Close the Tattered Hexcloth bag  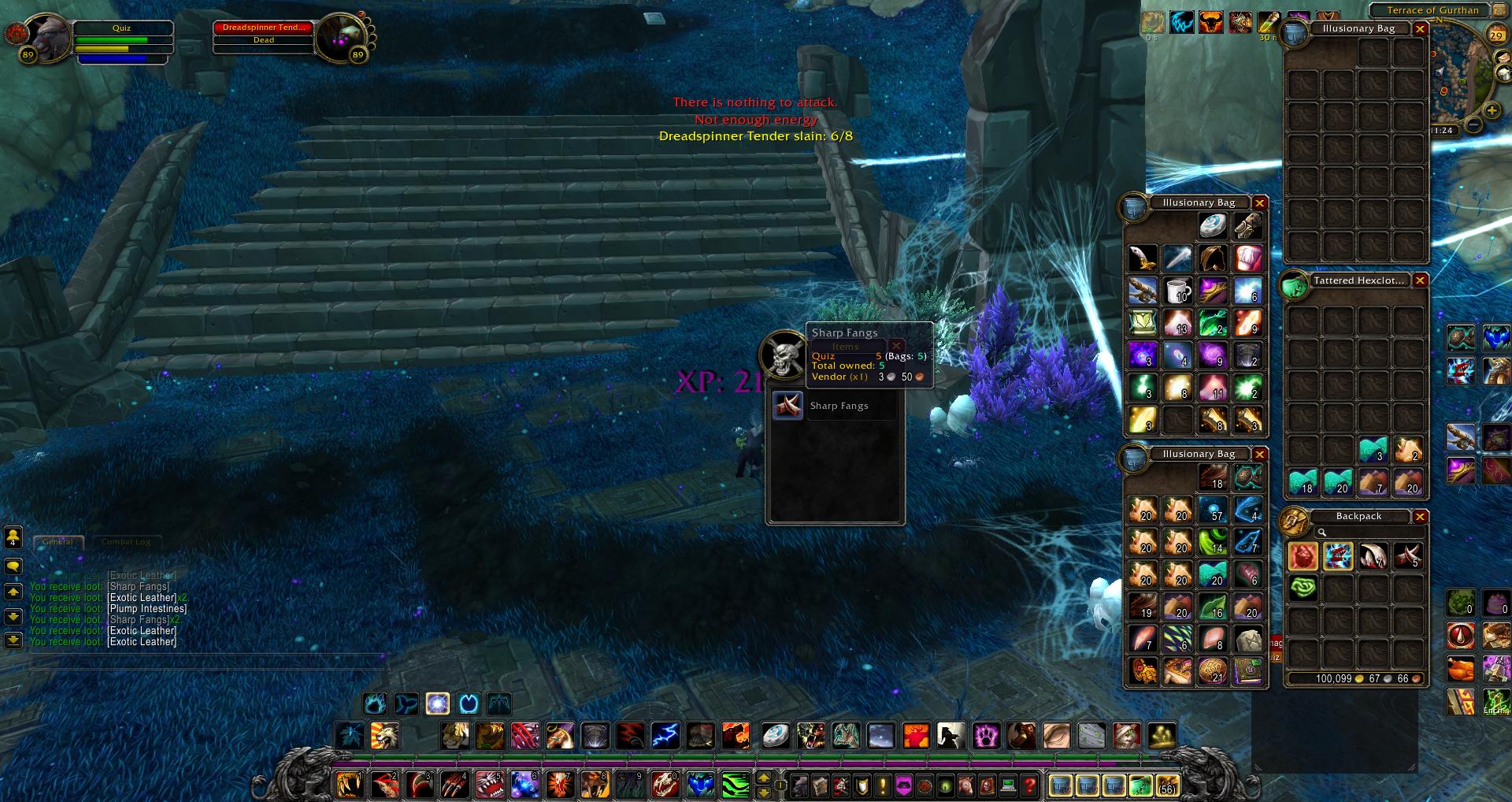coord(1420,280)
